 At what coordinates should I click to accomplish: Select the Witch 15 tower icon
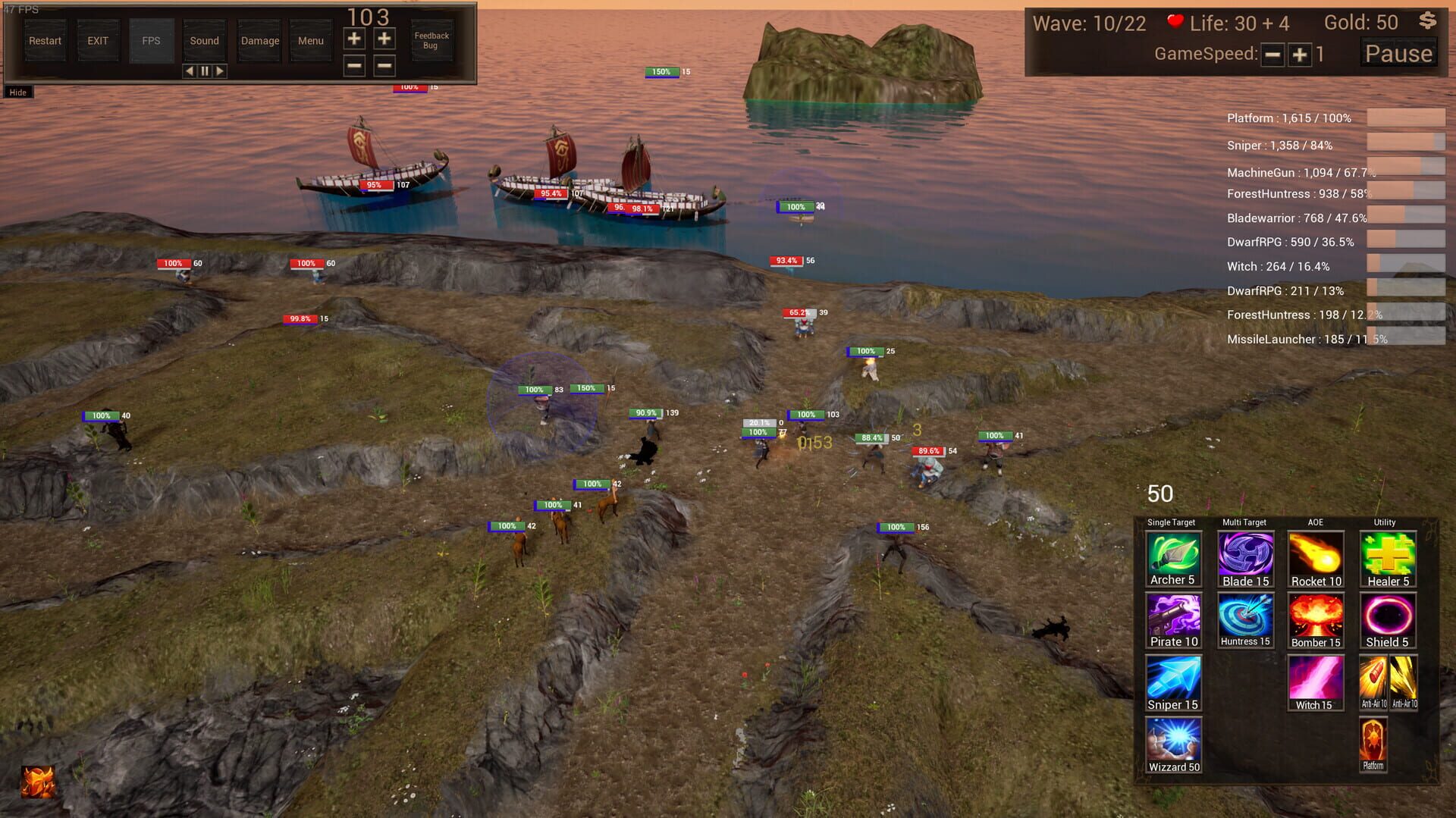[x=1315, y=681]
